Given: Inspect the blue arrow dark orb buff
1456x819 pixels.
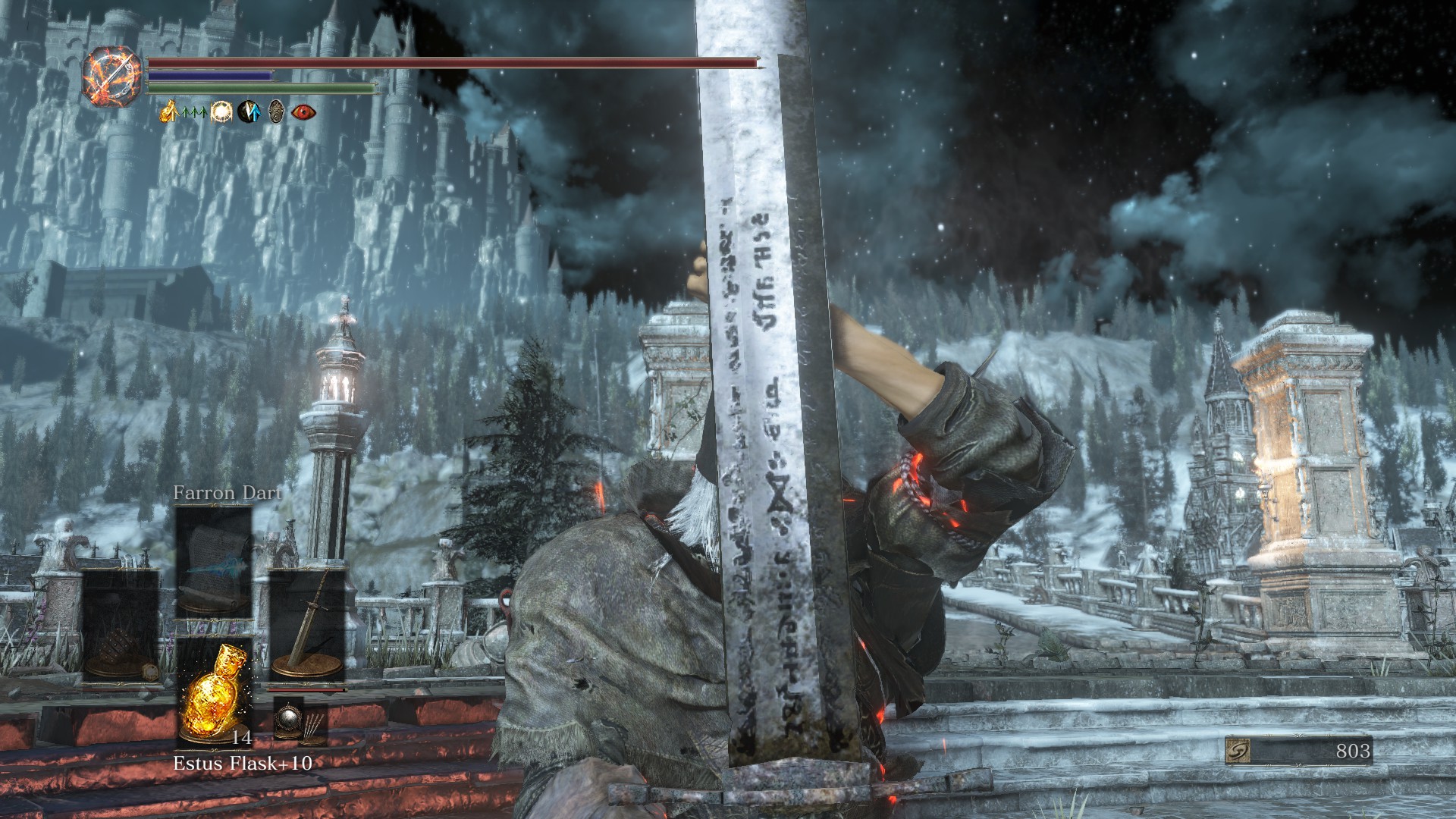Looking at the screenshot, I should pyautogui.click(x=249, y=112).
